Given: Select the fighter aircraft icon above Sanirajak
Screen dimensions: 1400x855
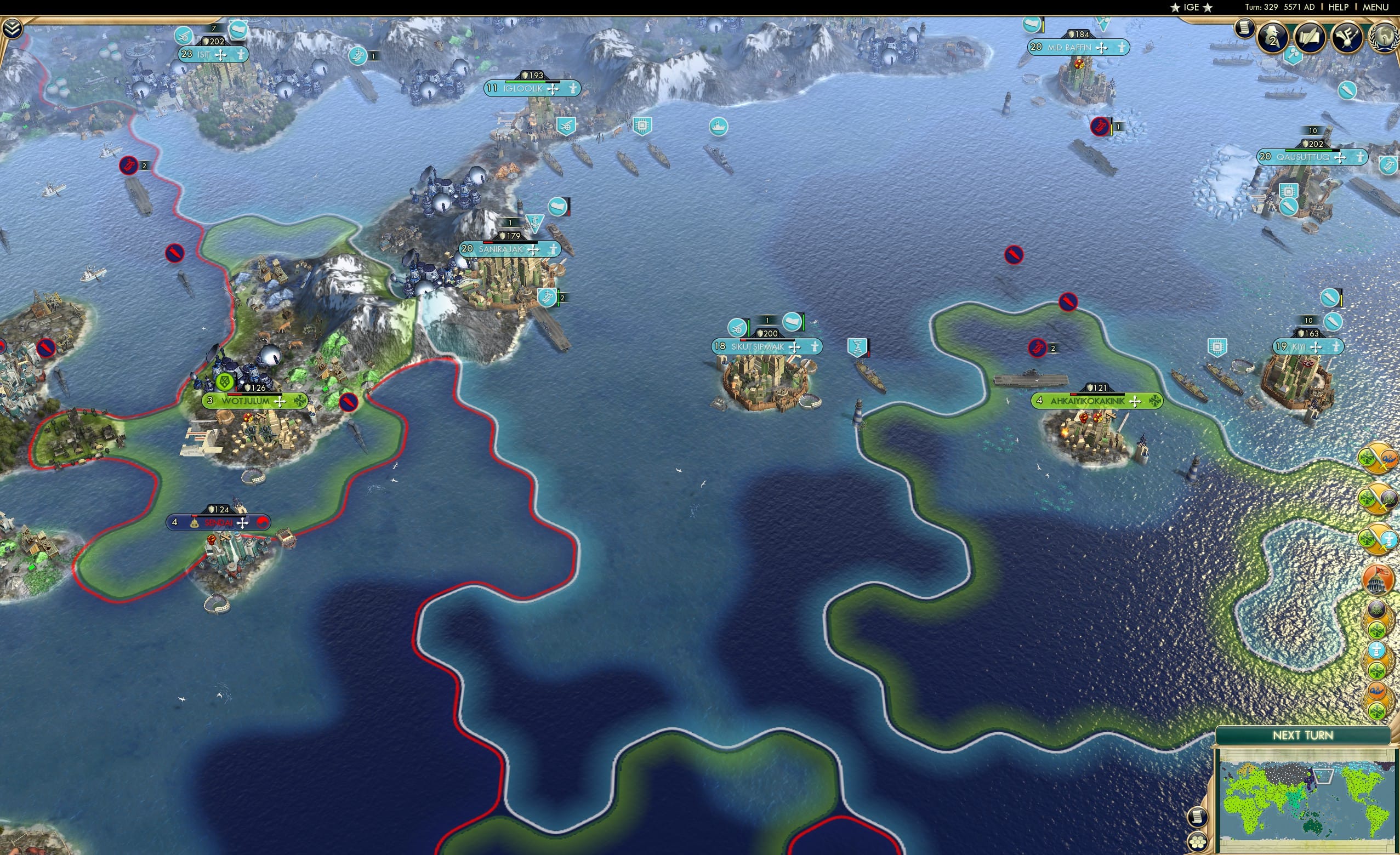Looking at the screenshot, I should click(557, 207).
